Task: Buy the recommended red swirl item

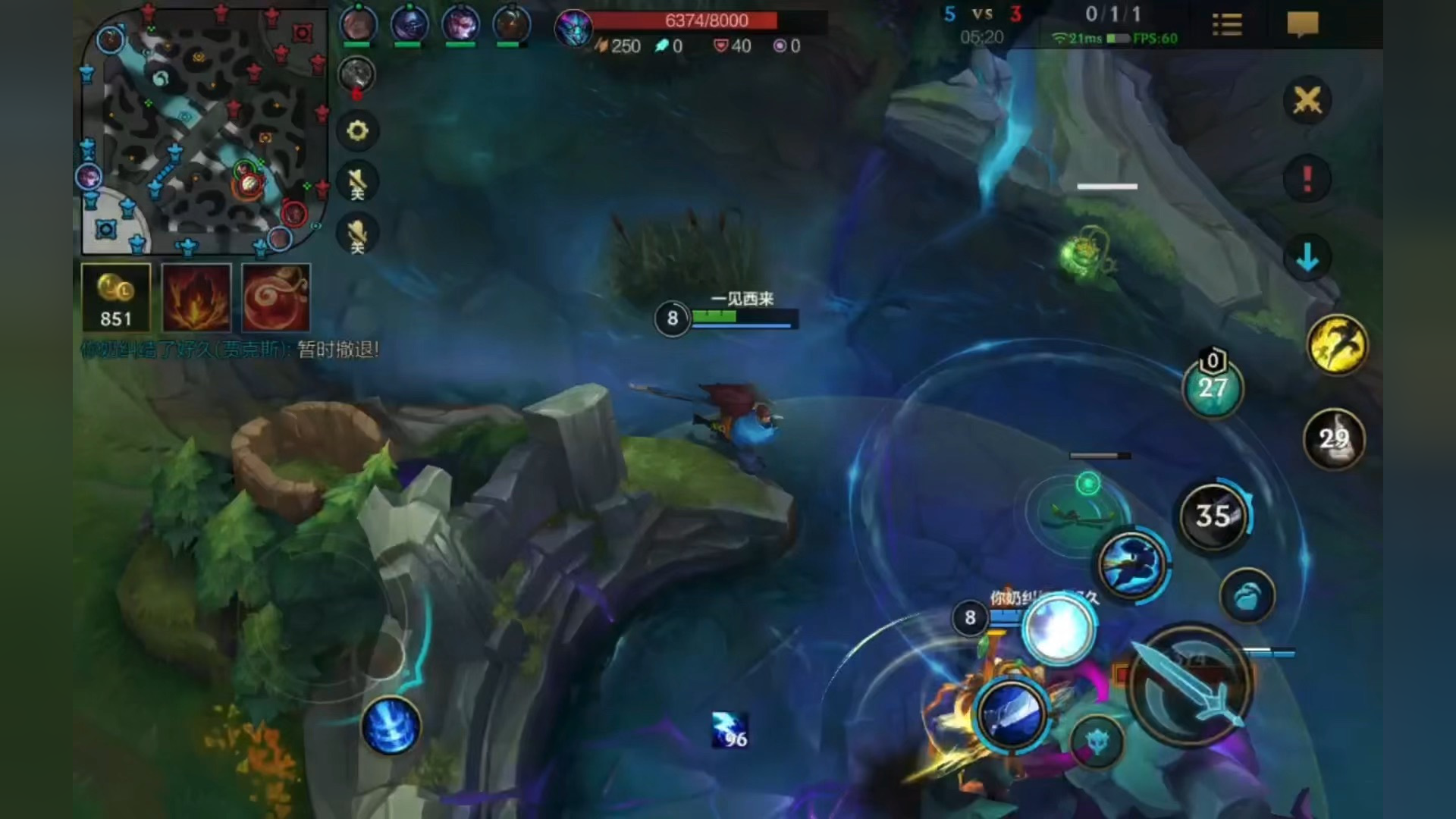Action: (x=276, y=298)
